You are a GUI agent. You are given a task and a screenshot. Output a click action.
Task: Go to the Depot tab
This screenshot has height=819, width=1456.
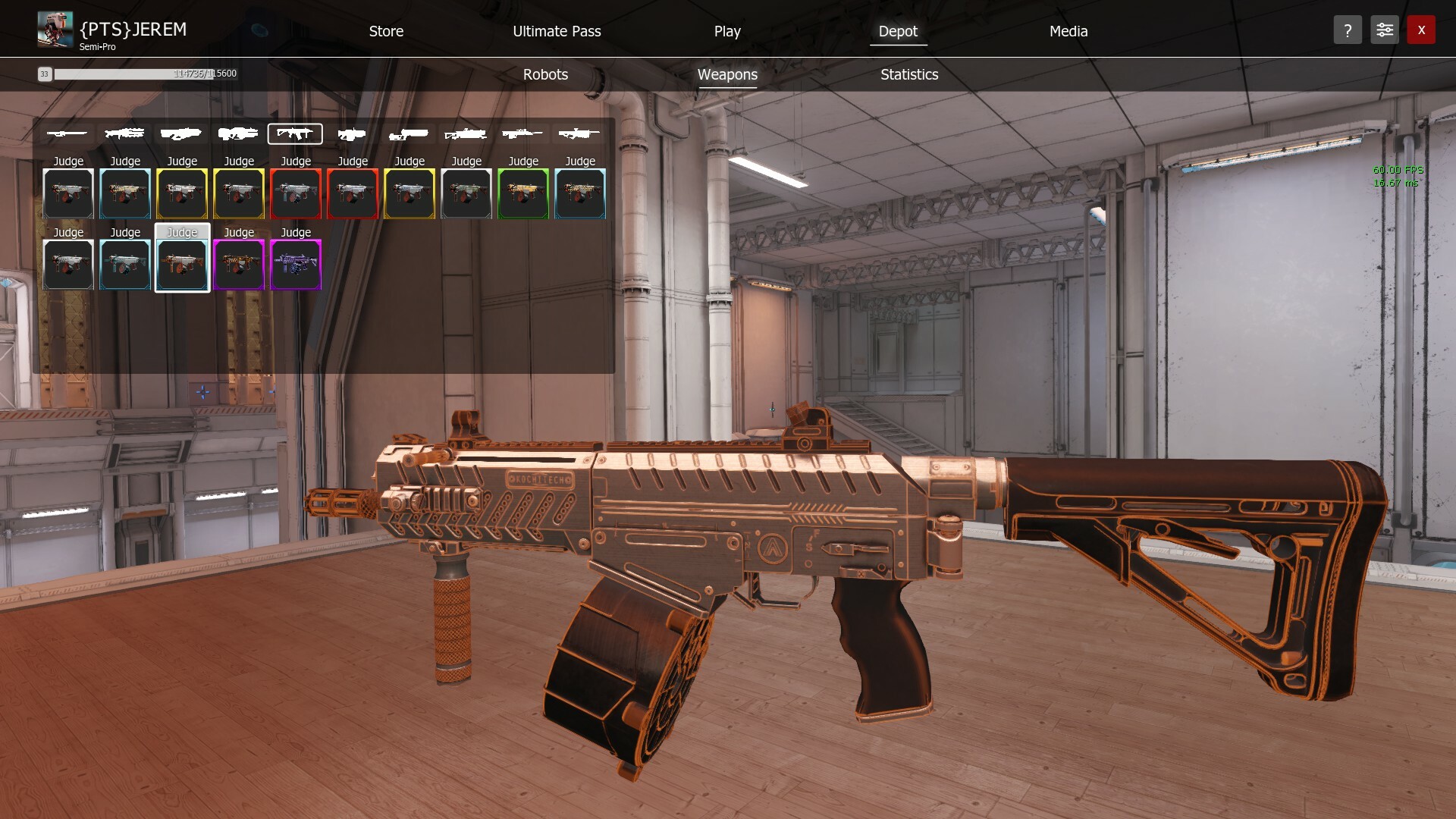(898, 32)
